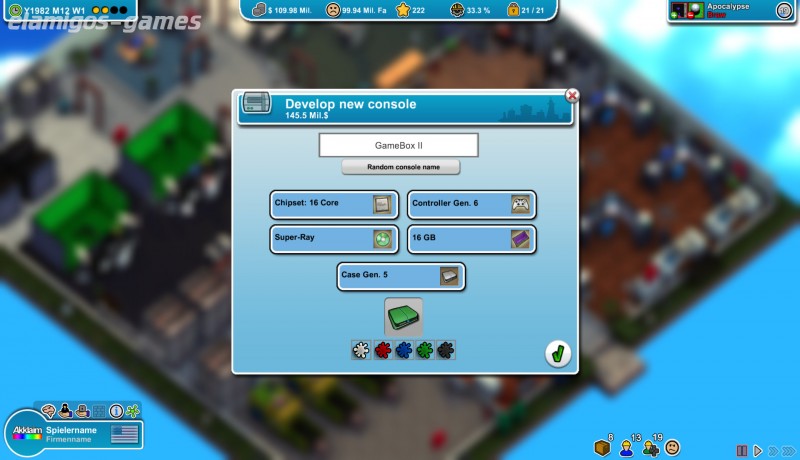Select the green console color
Screen dimensions: 800x460
(424, 350)
